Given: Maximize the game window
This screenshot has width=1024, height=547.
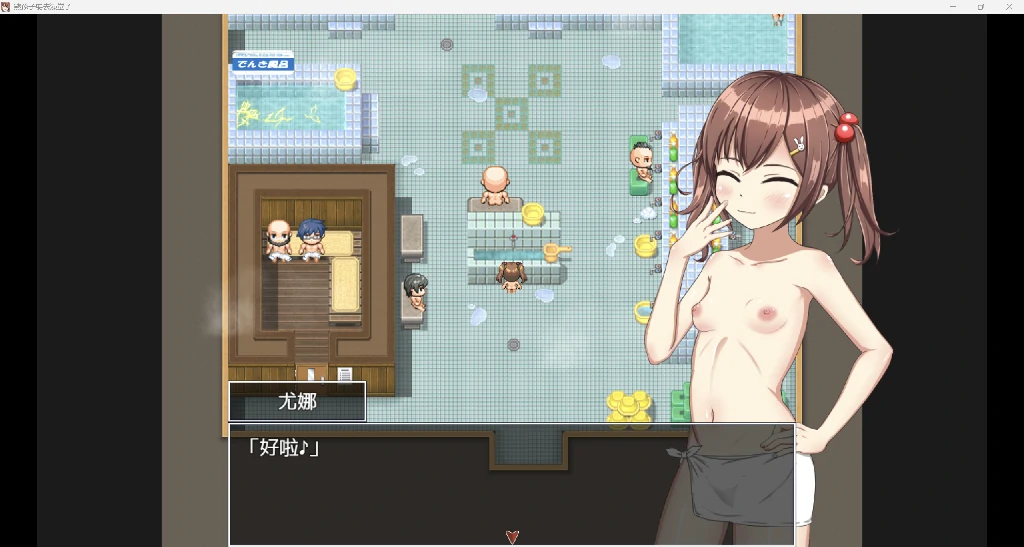Looking at the screenshot, I should point(981,6).
